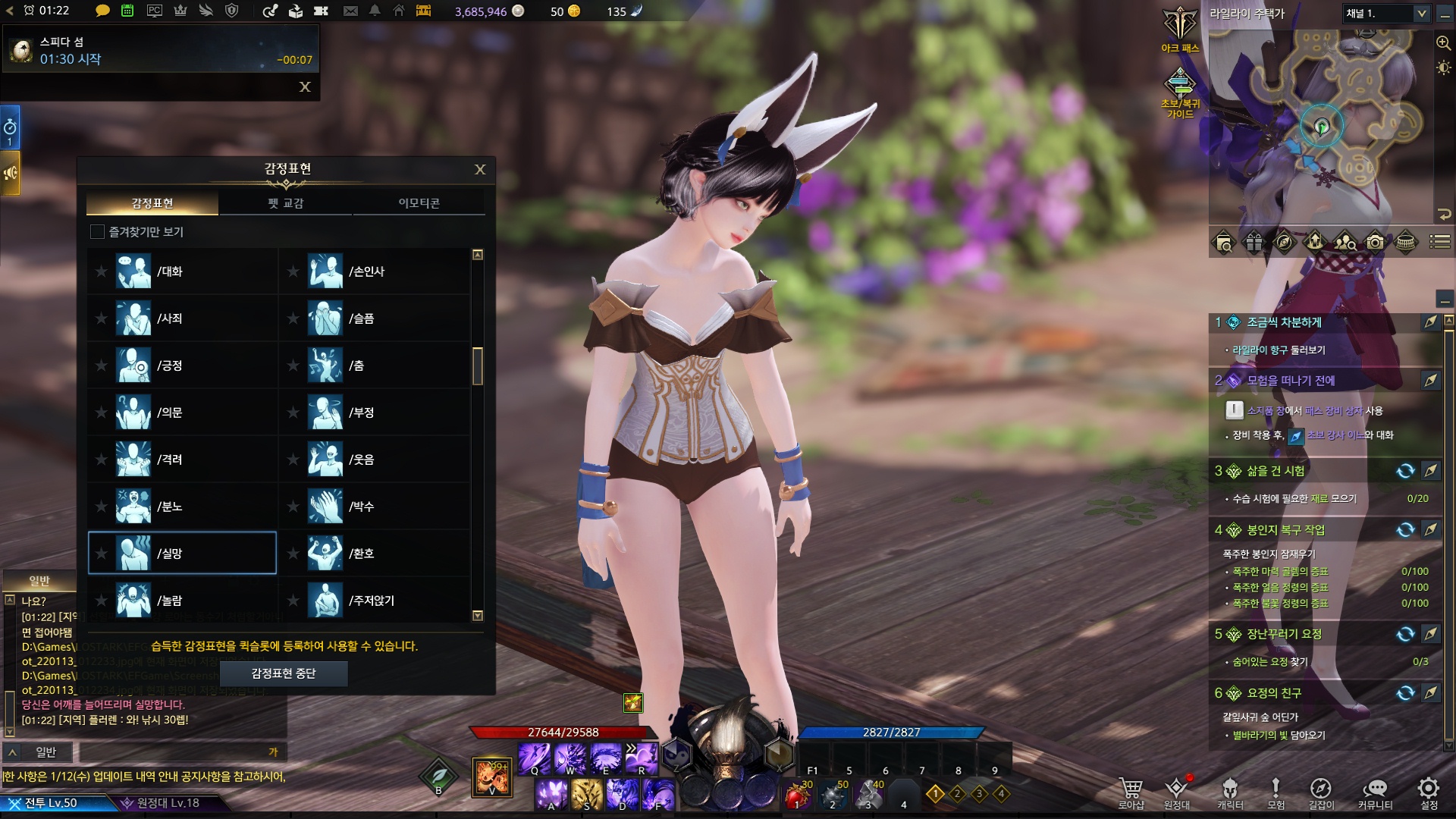Open the 이모티콘 tab

click(x=419, y=203)
